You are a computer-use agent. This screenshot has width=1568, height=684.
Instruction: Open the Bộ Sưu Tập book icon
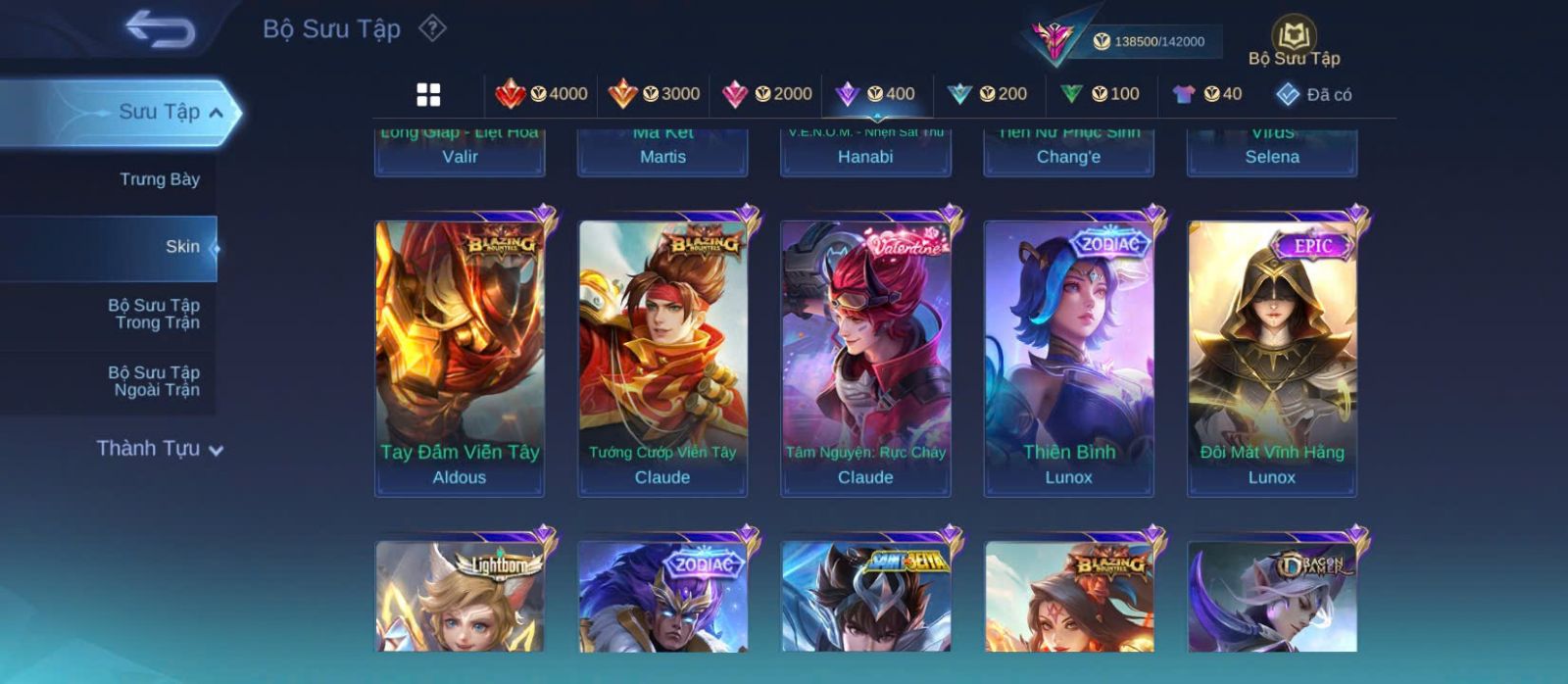[x=1294, y=43]
